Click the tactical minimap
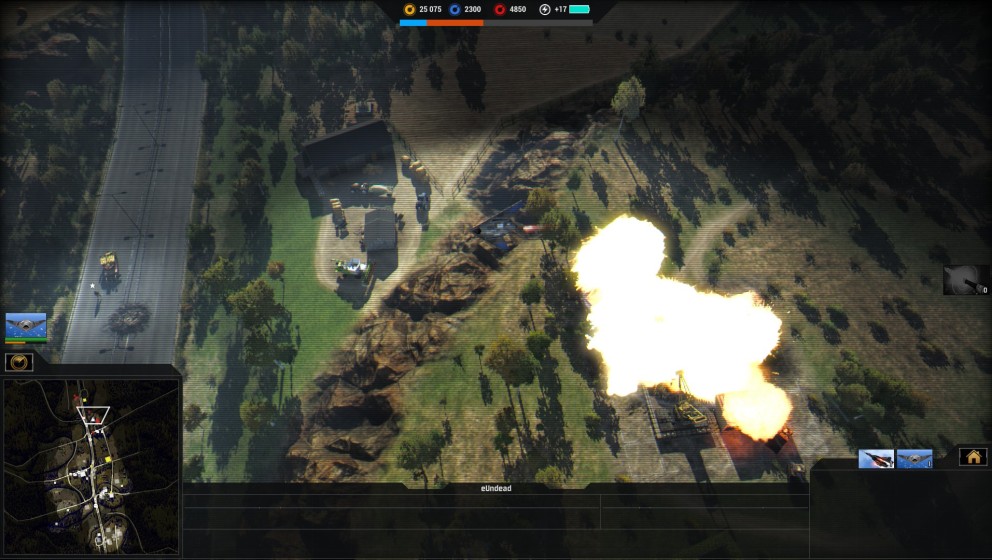The height and width of the screenshot is (560, 992). [x=91, y=466]
